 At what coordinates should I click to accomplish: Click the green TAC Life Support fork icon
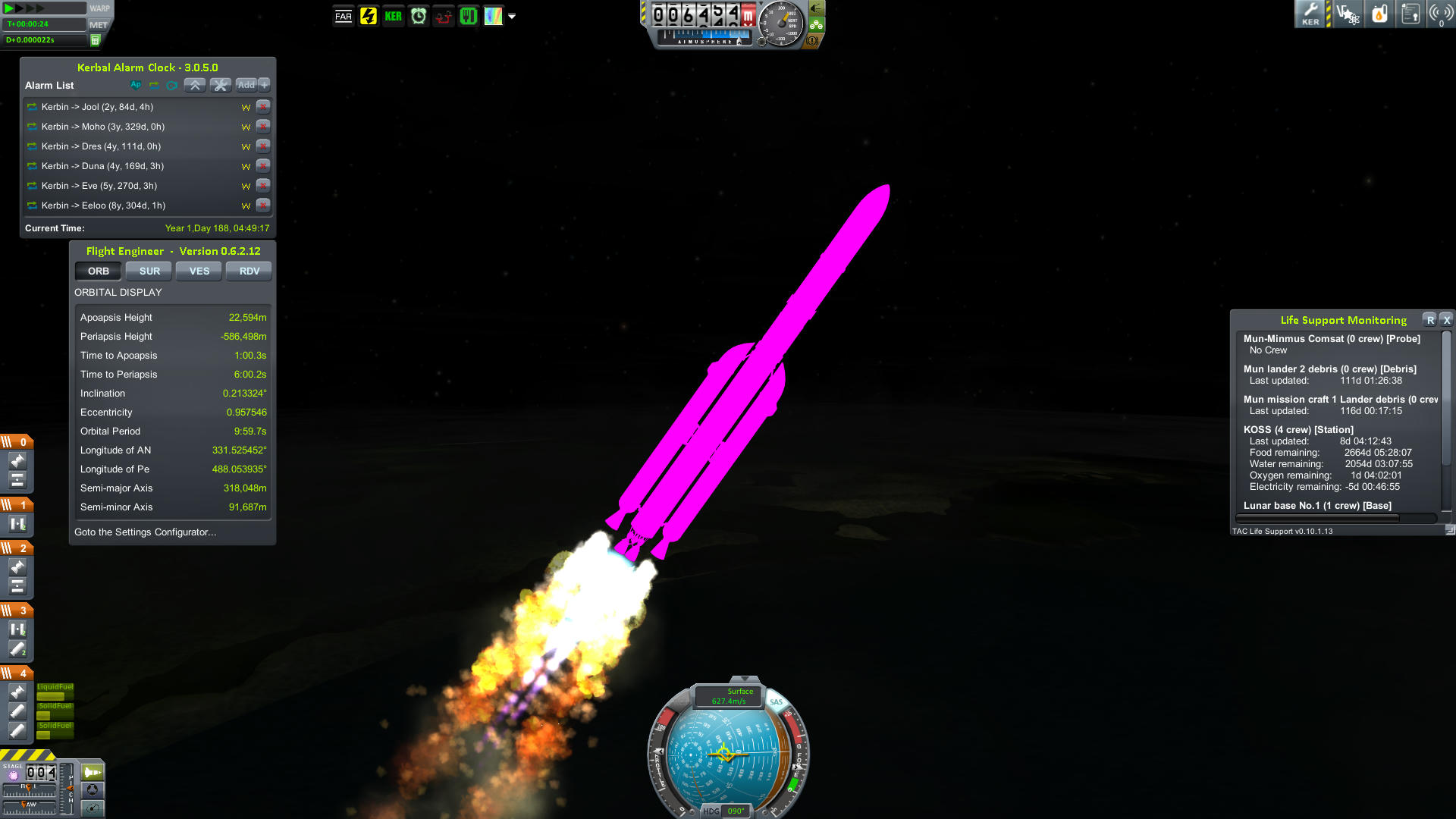pyautogui.click(x=468, y=15)
